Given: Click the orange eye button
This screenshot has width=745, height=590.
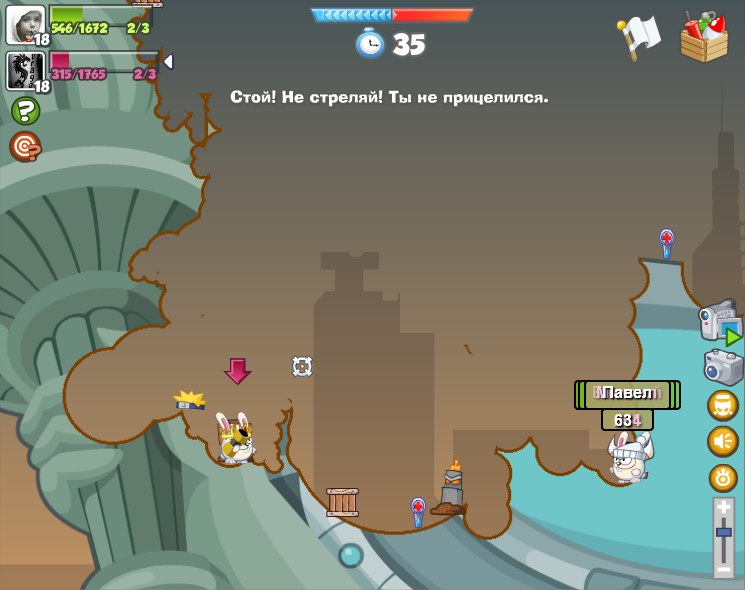Looking at the screenshot, I should [723, 477].
